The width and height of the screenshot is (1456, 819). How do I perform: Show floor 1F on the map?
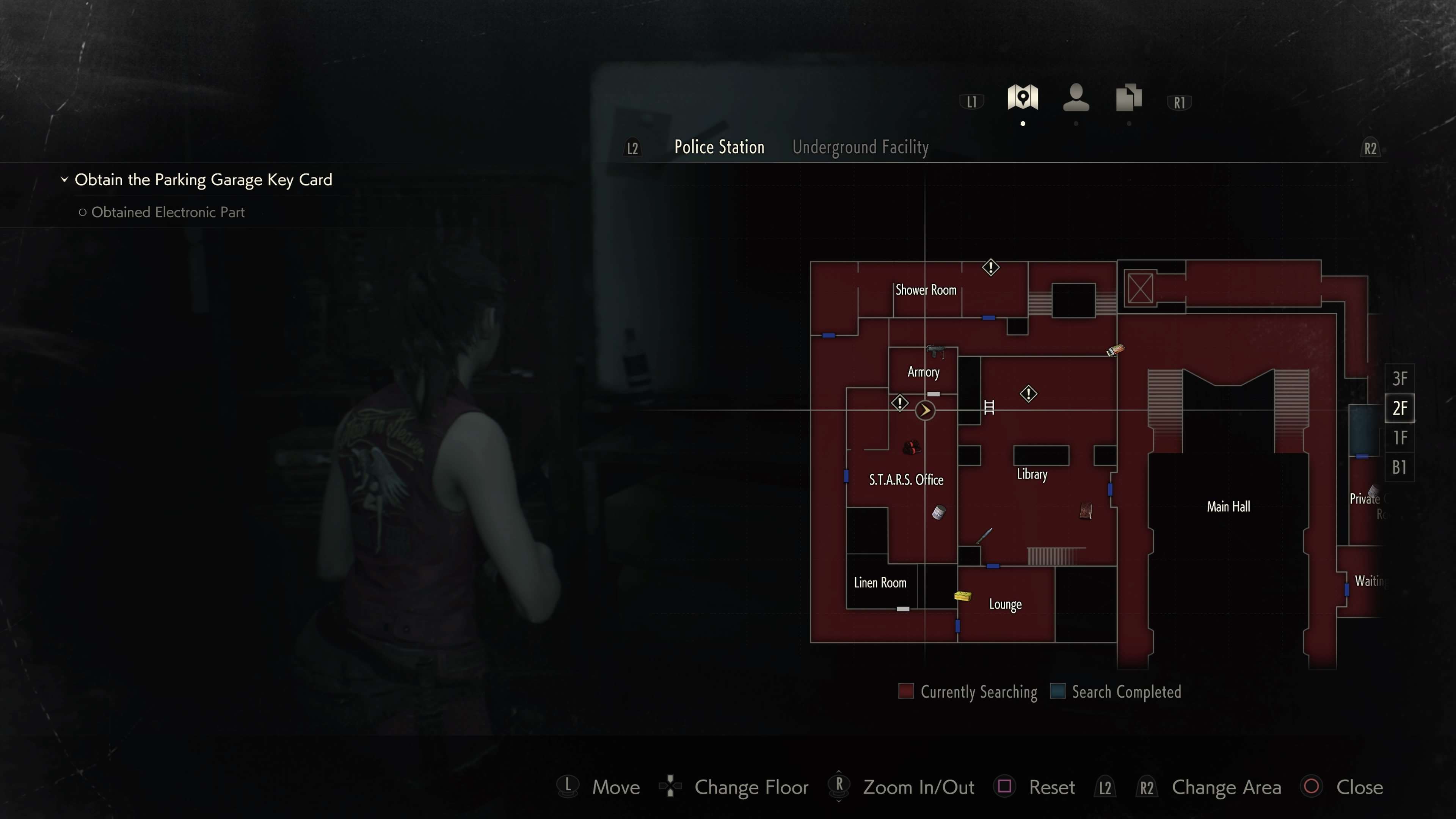[1400, 438]
